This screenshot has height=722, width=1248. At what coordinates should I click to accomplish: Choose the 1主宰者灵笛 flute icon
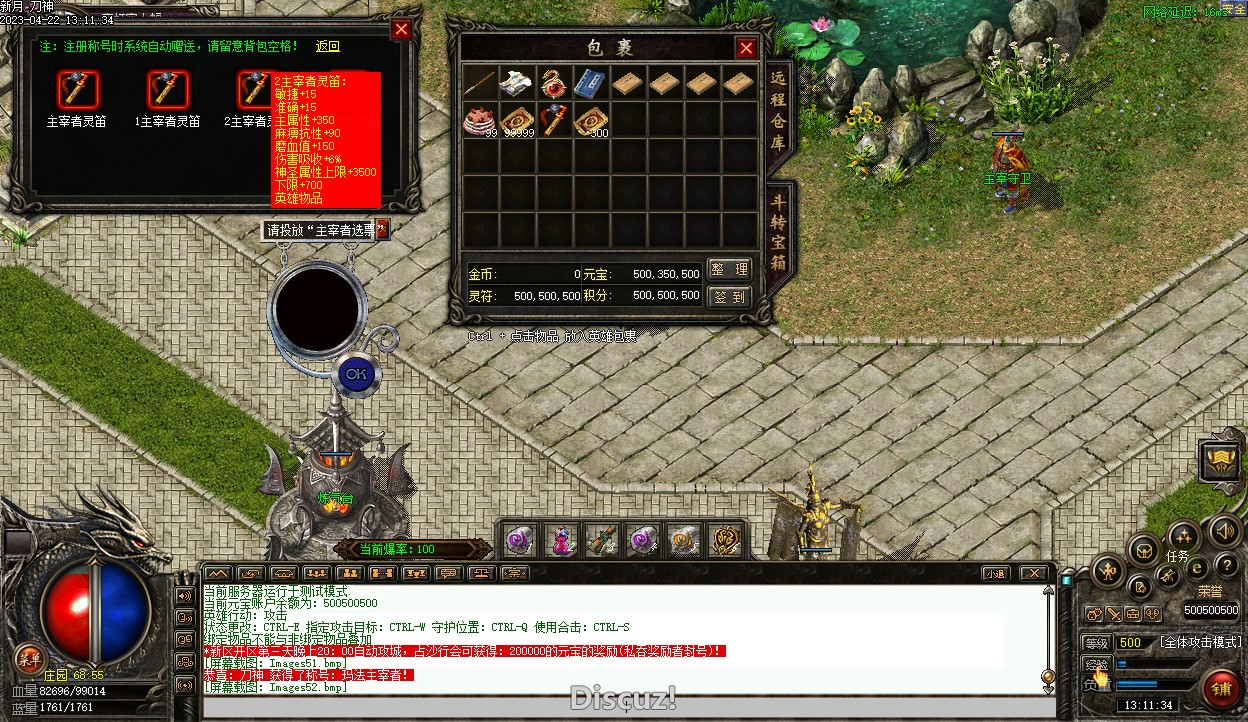click(167, 91)
